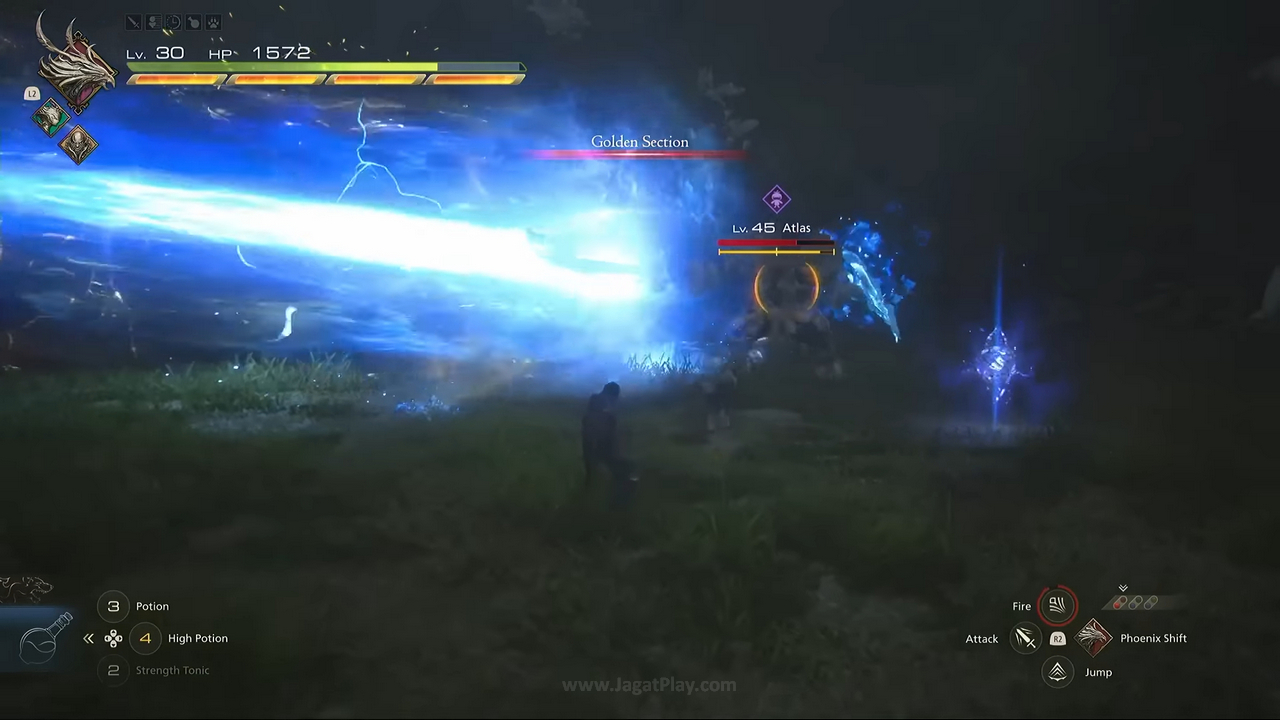Click the L2 badge under the character portrait
Image resolution: width=1280 pixels, height=720 pixels.
click(32, 93)
